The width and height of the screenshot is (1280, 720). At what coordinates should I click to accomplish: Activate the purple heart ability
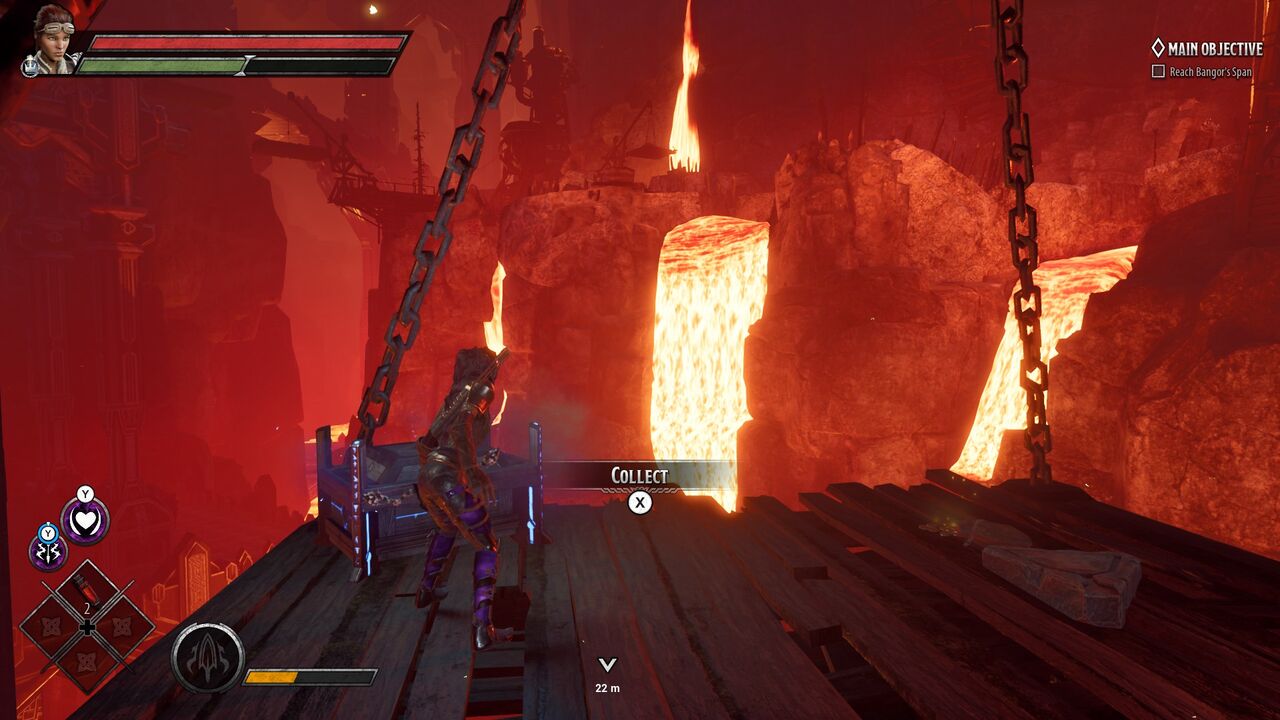click(85, 522)
